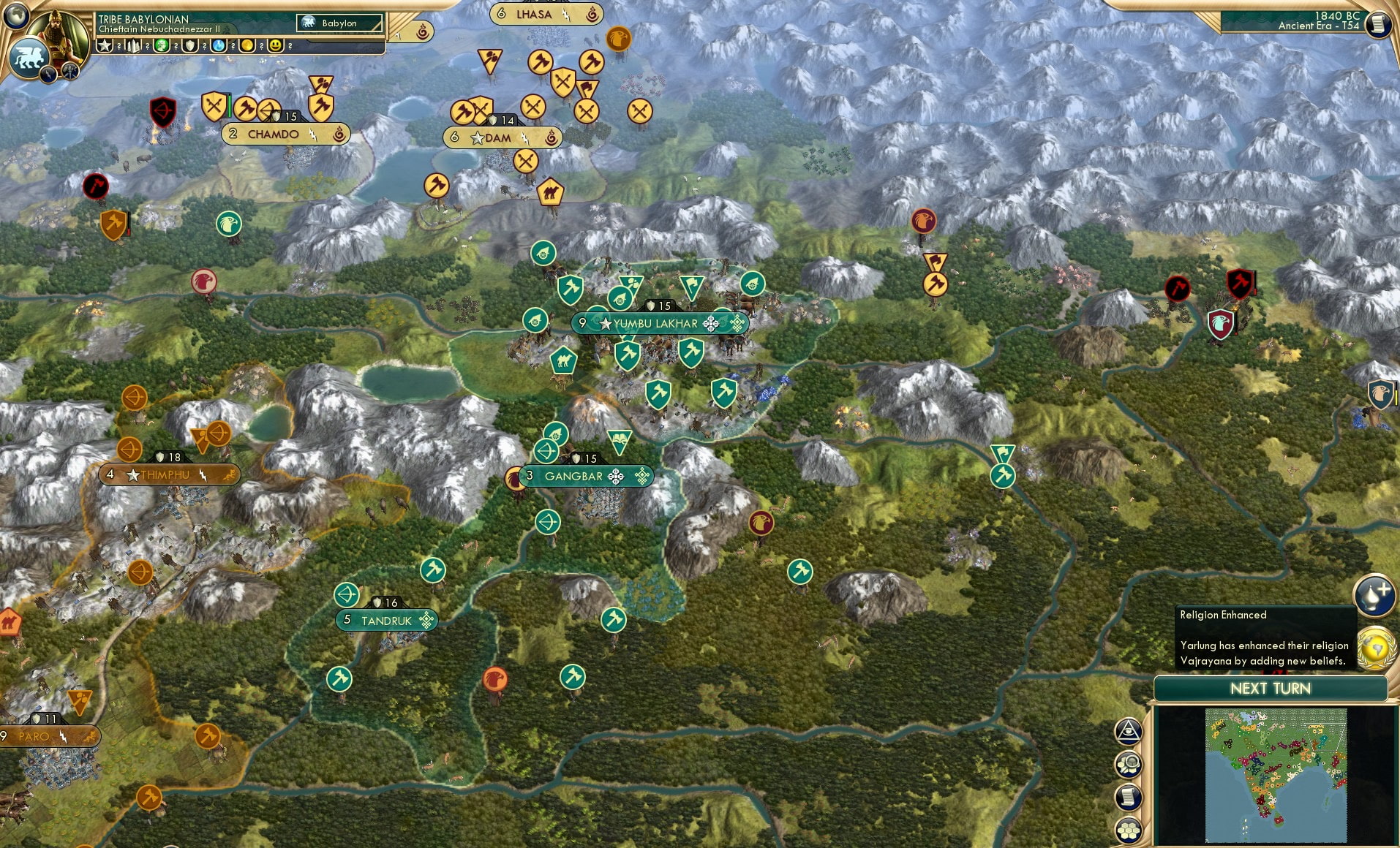The image size is (1400, 848).
Task: Toggle strategic map mode from the minimap controls
Action: point(1127,762)
